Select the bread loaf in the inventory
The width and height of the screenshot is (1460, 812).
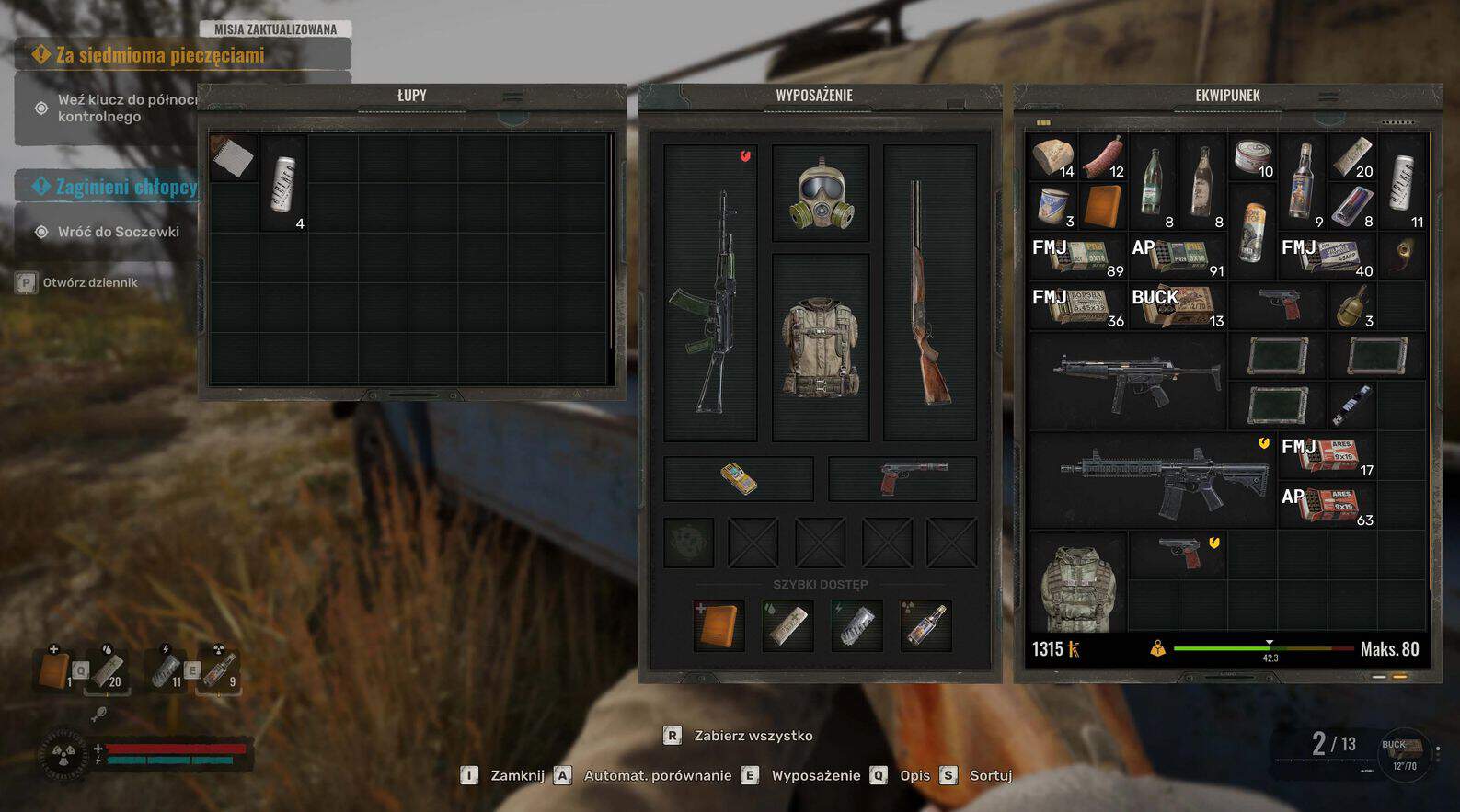[1052, 157]
